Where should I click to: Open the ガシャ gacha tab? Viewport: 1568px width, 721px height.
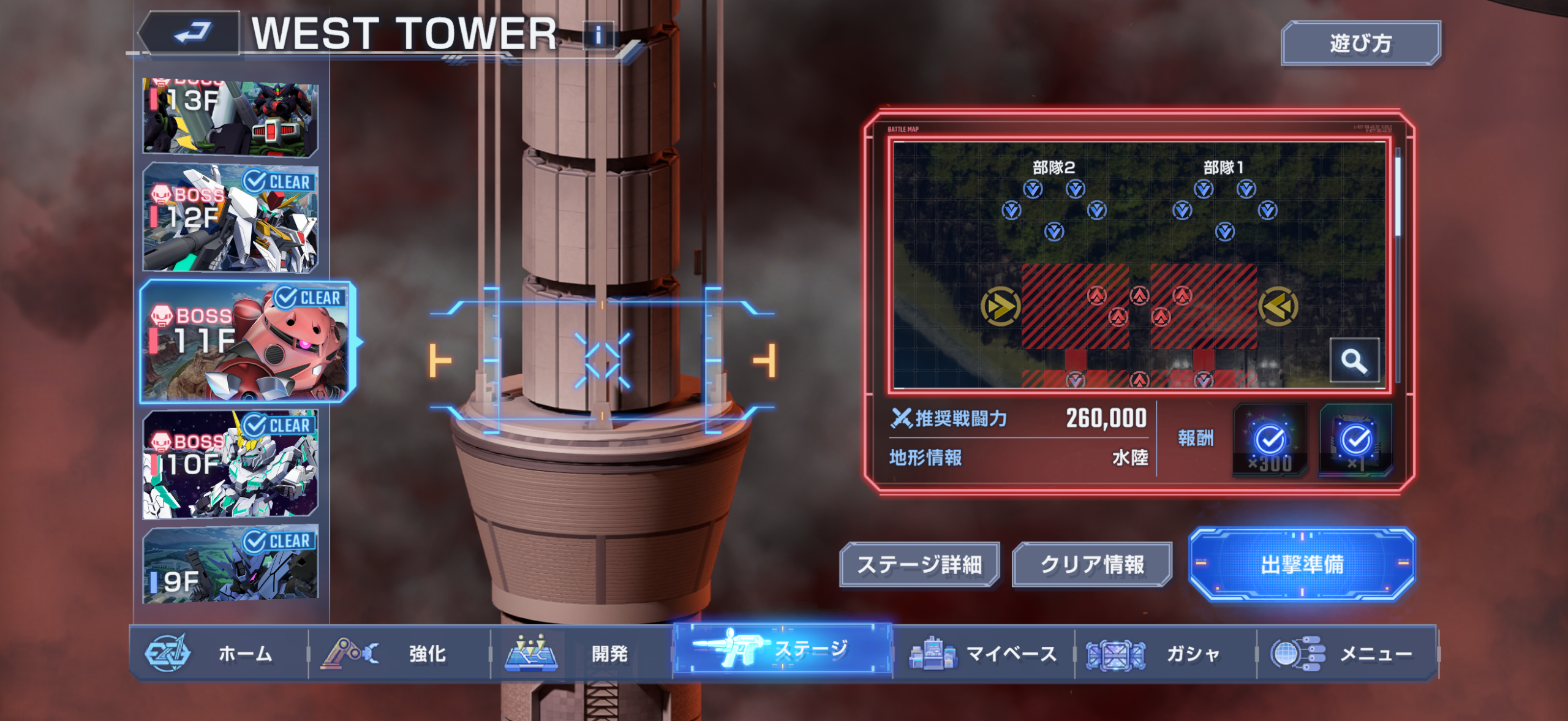click(x=1165, y=654)
